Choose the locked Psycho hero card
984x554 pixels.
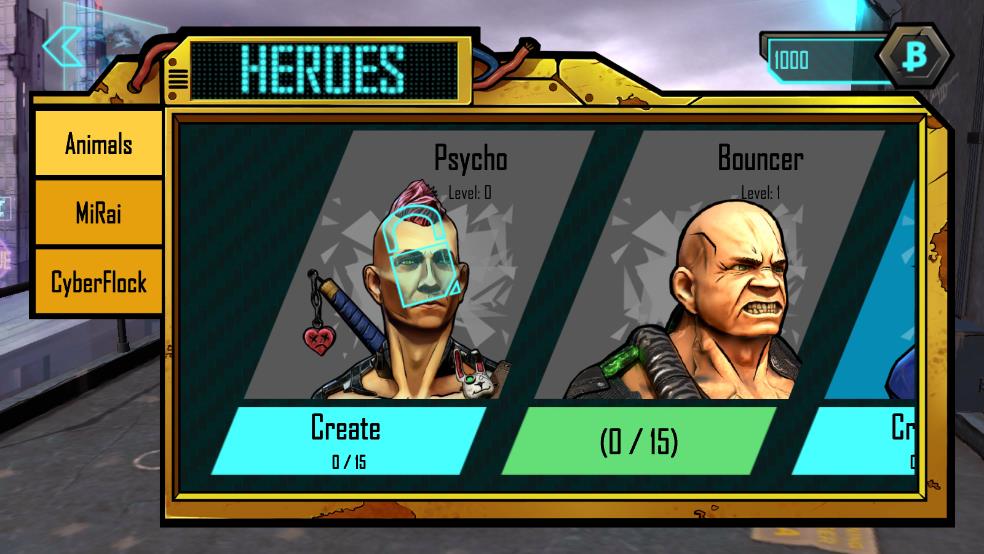pos(420,270)
